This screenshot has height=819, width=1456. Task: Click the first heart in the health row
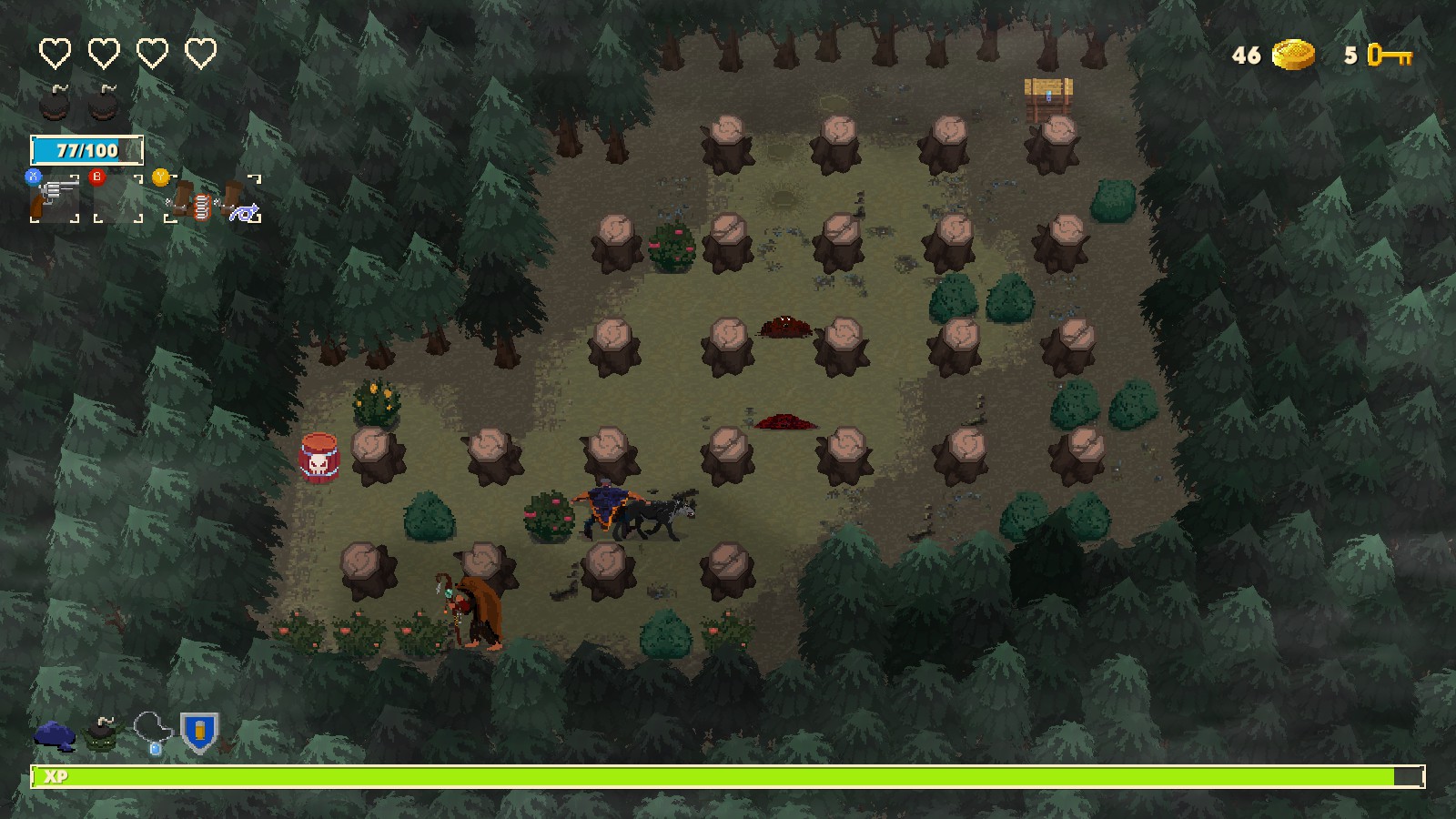[x=55, y=52]
